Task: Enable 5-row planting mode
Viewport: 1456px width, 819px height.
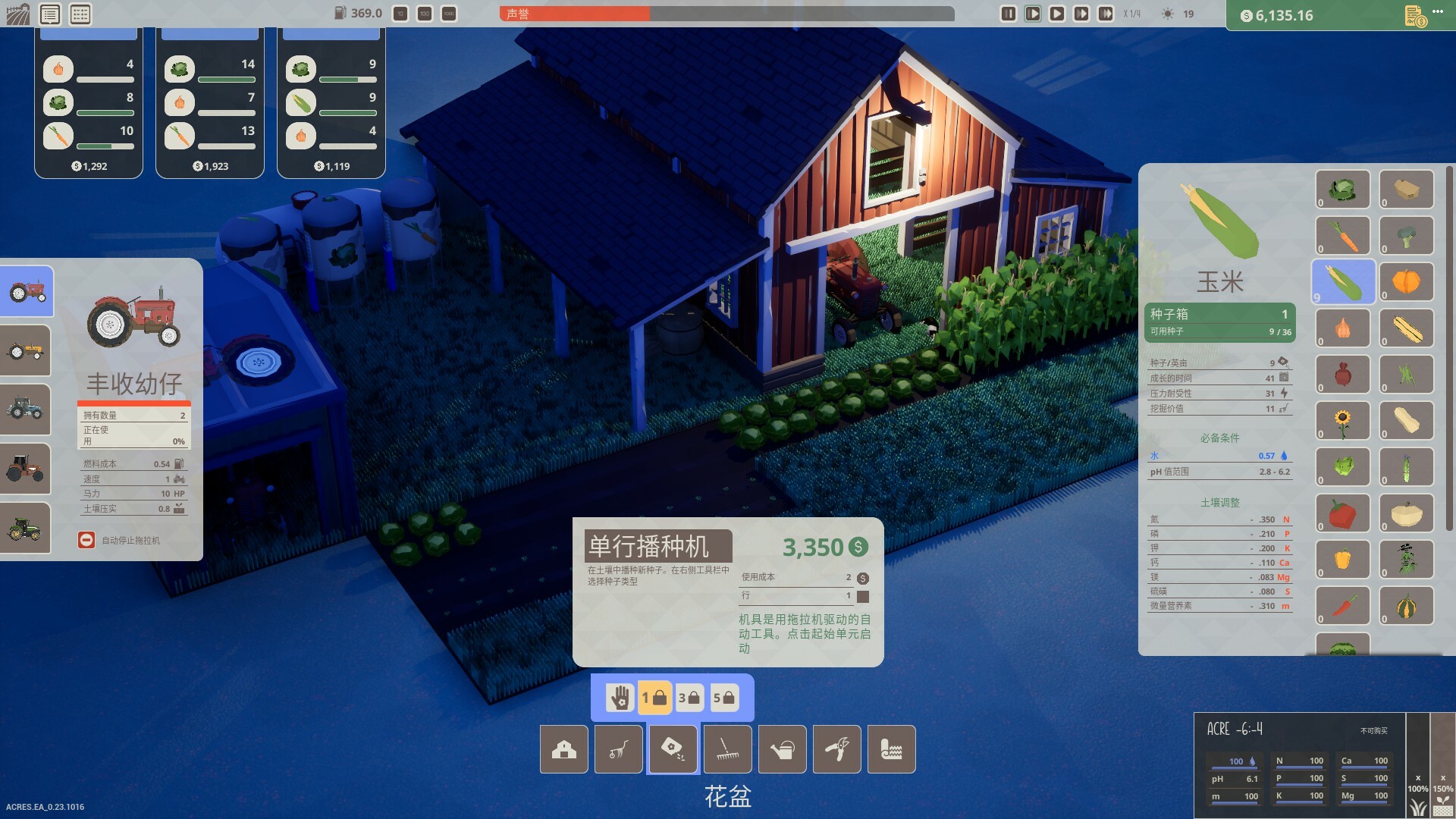Action: pos(726,696)
